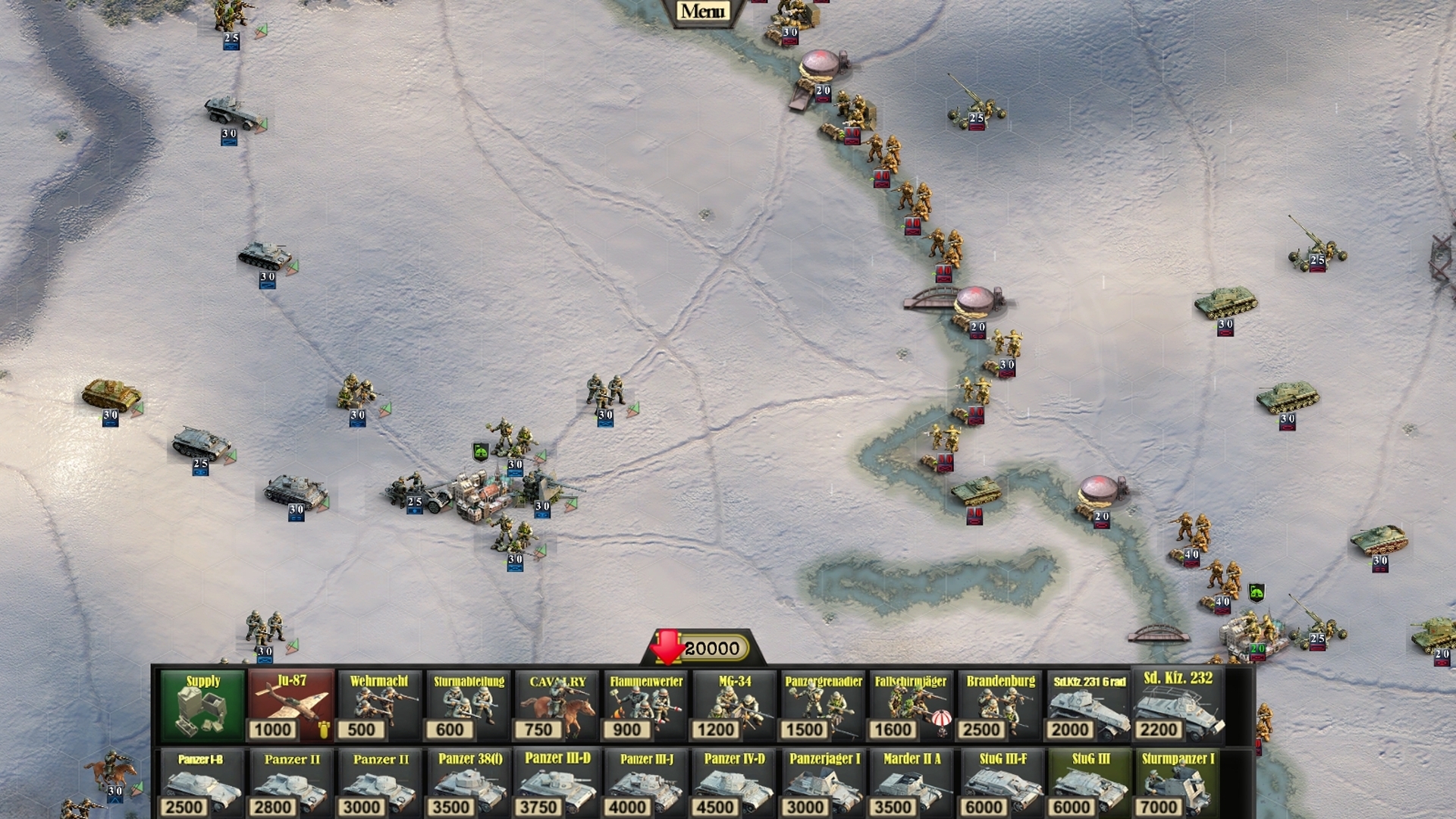Choose the MG-34 machine gun team
The width and height of the screenshot is (1456, 819).
[x=734, y=706]
